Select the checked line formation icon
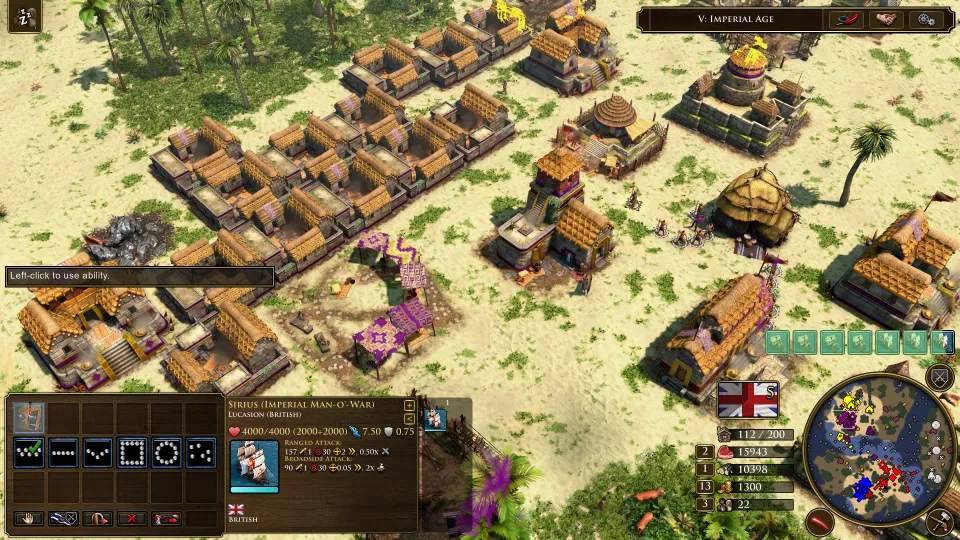The height and width of the screenshot is (540, 960). tap(29, 452)
